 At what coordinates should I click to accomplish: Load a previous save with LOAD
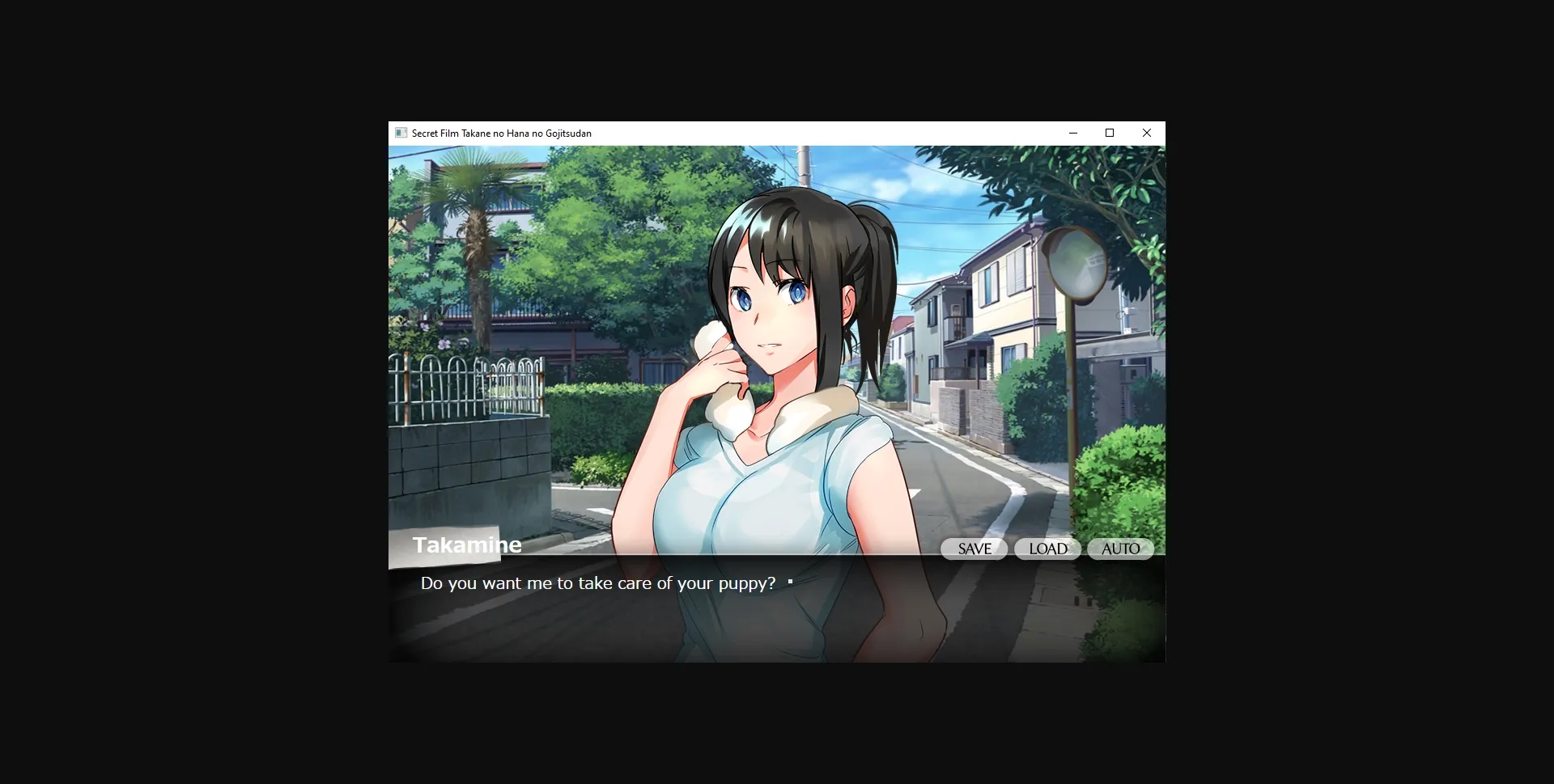point(1047,549)
